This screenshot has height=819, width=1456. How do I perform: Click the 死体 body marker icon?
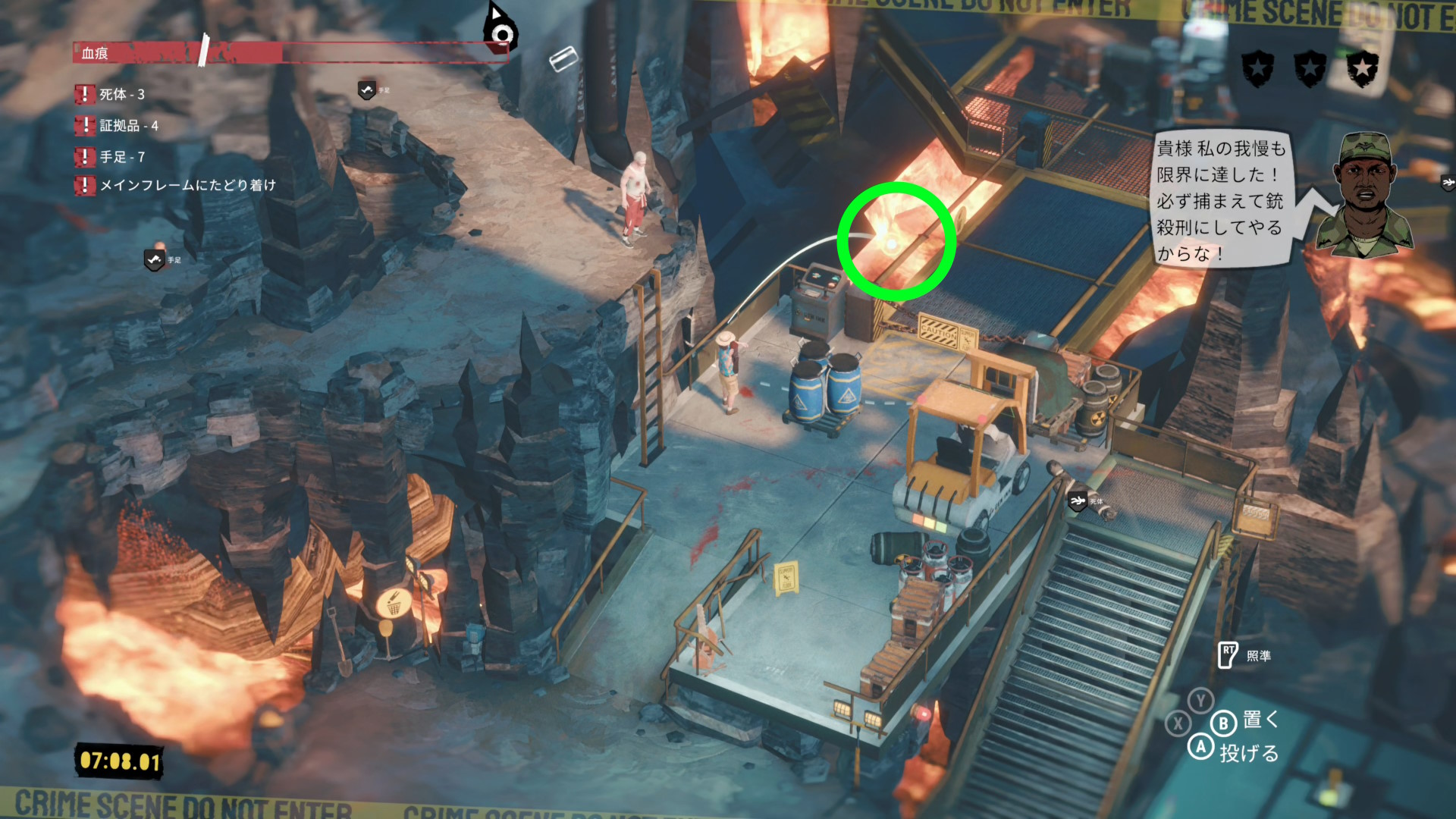tap(1078, 500)
